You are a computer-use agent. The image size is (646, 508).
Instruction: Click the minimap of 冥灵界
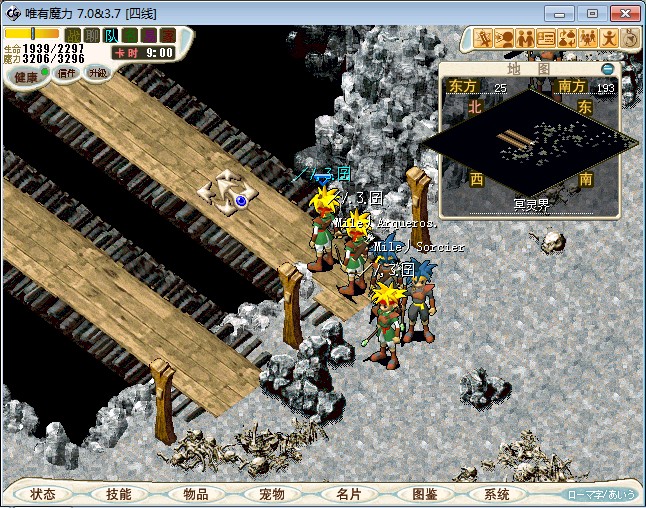(530, 145)
